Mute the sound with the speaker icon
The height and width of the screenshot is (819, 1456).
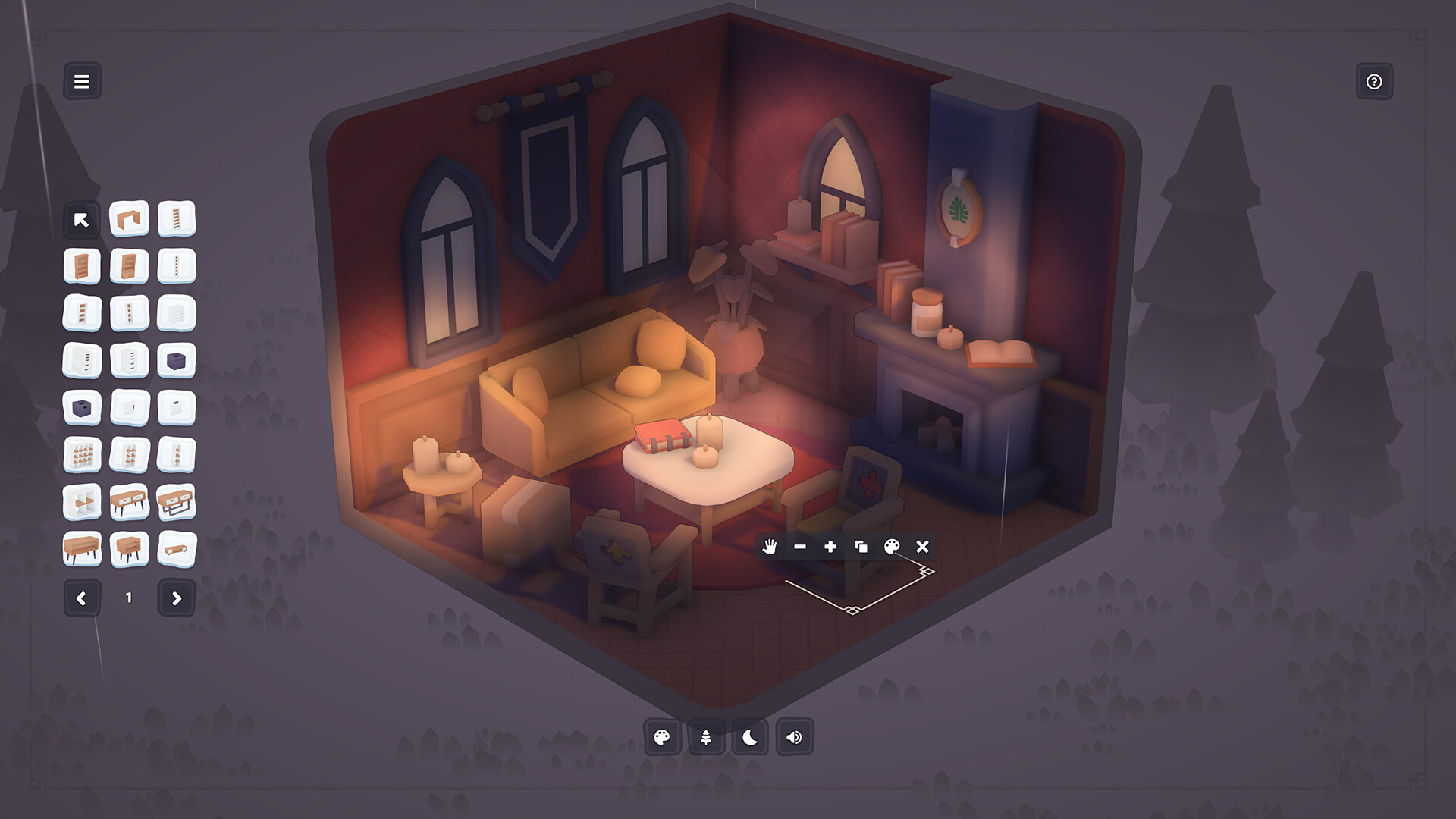click(x=794, y=736)
